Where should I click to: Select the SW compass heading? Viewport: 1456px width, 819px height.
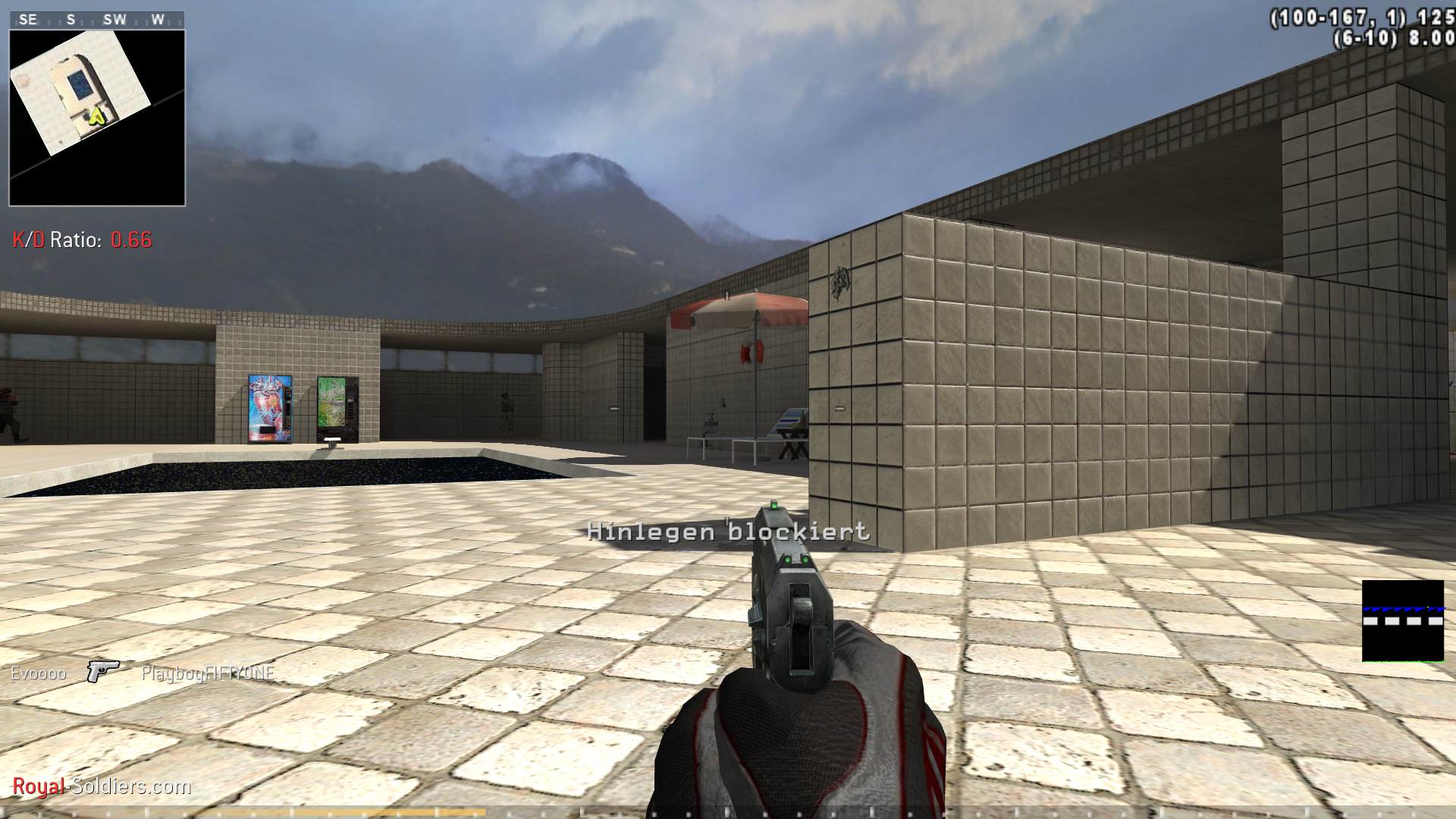[116, 20]
